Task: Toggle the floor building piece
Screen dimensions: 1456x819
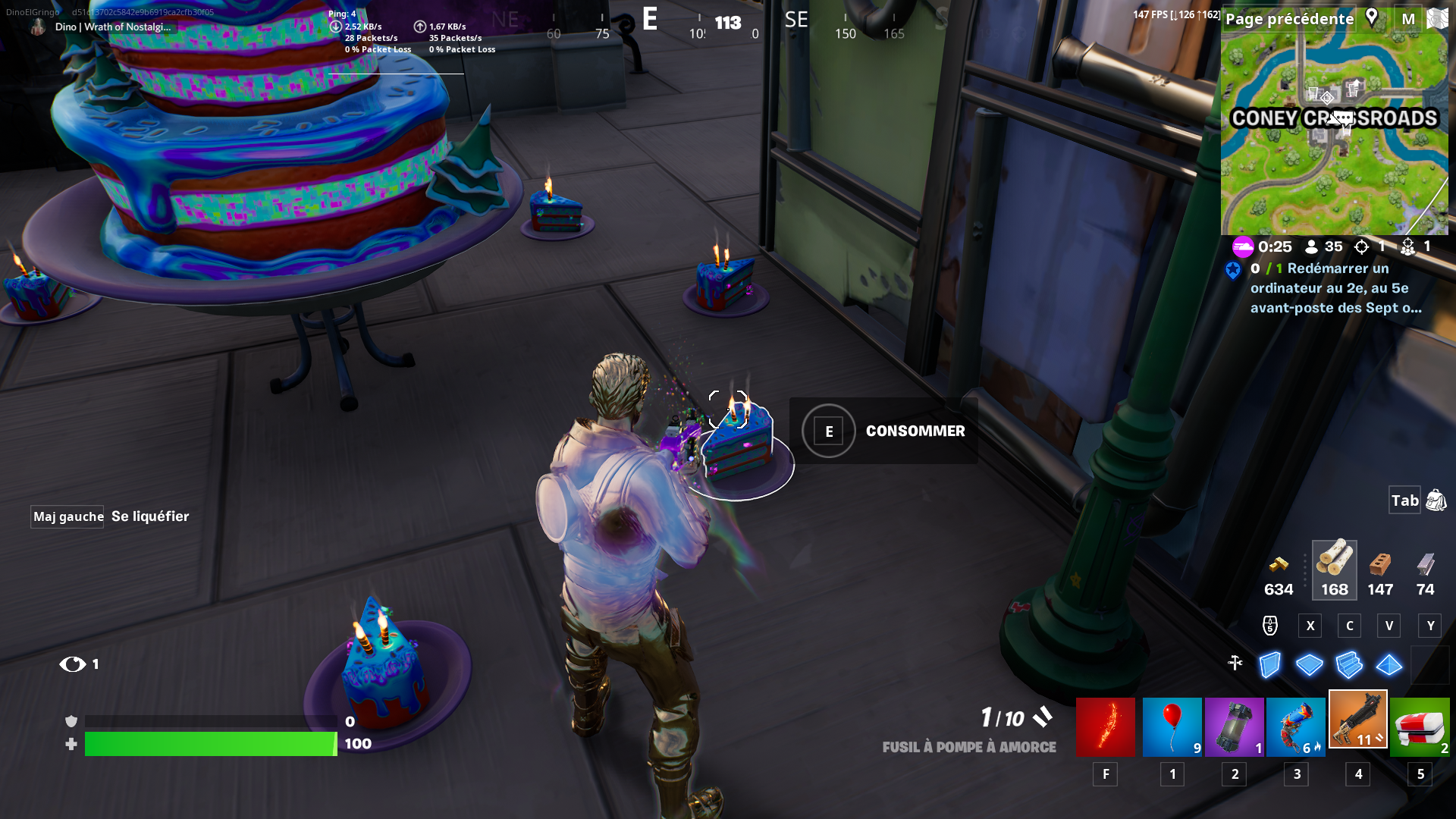Action: tap(1308, 665)
